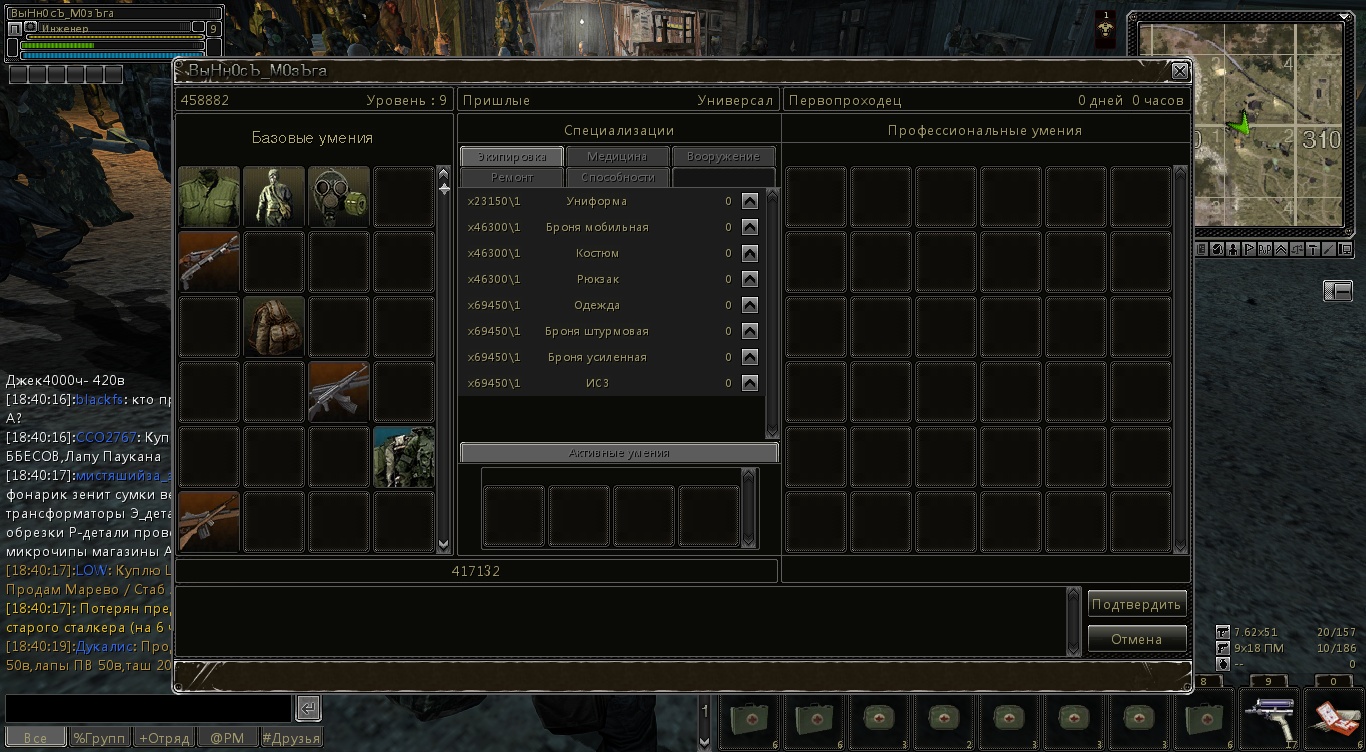This screenshot has width=1366, height=752.
Task: Focus the chat input field
Action: (x=148, y=708)
